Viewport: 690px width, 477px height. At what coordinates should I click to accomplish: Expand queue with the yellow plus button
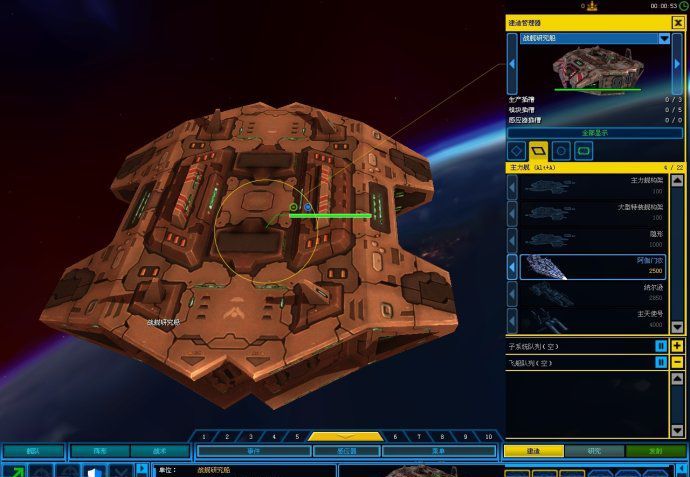coord(678,346)
